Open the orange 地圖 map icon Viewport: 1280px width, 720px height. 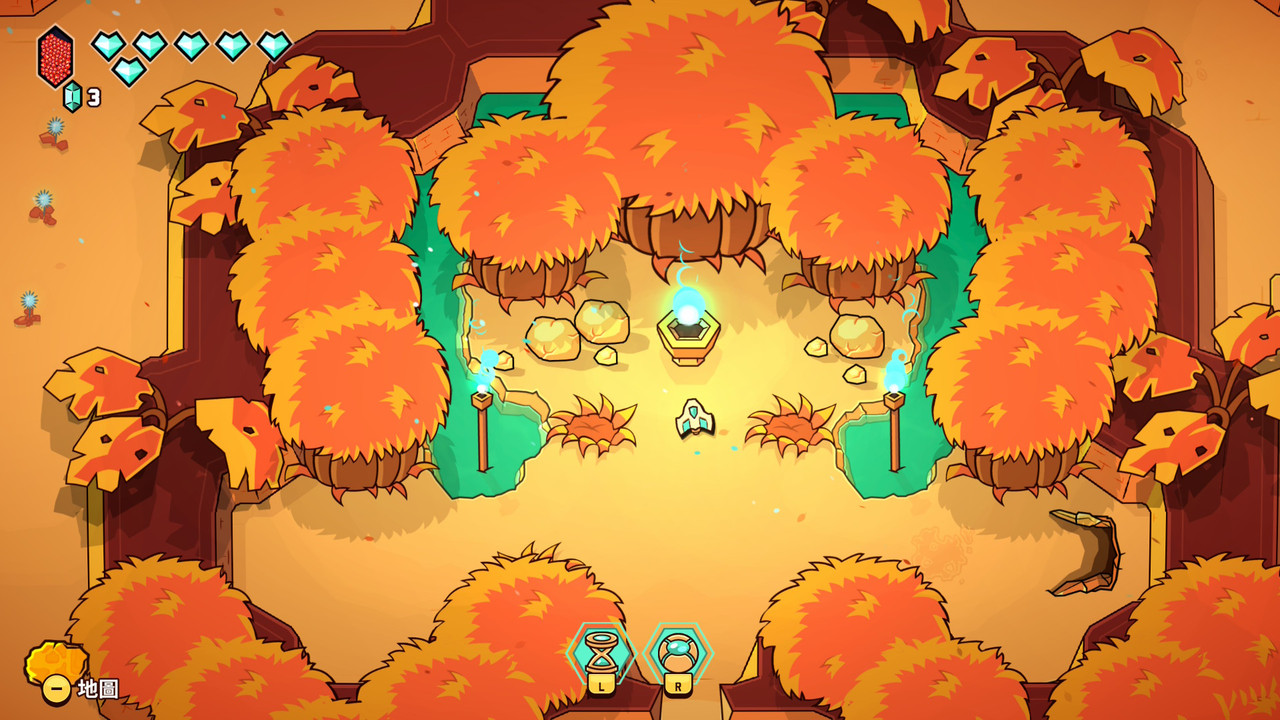pos(56,664)
